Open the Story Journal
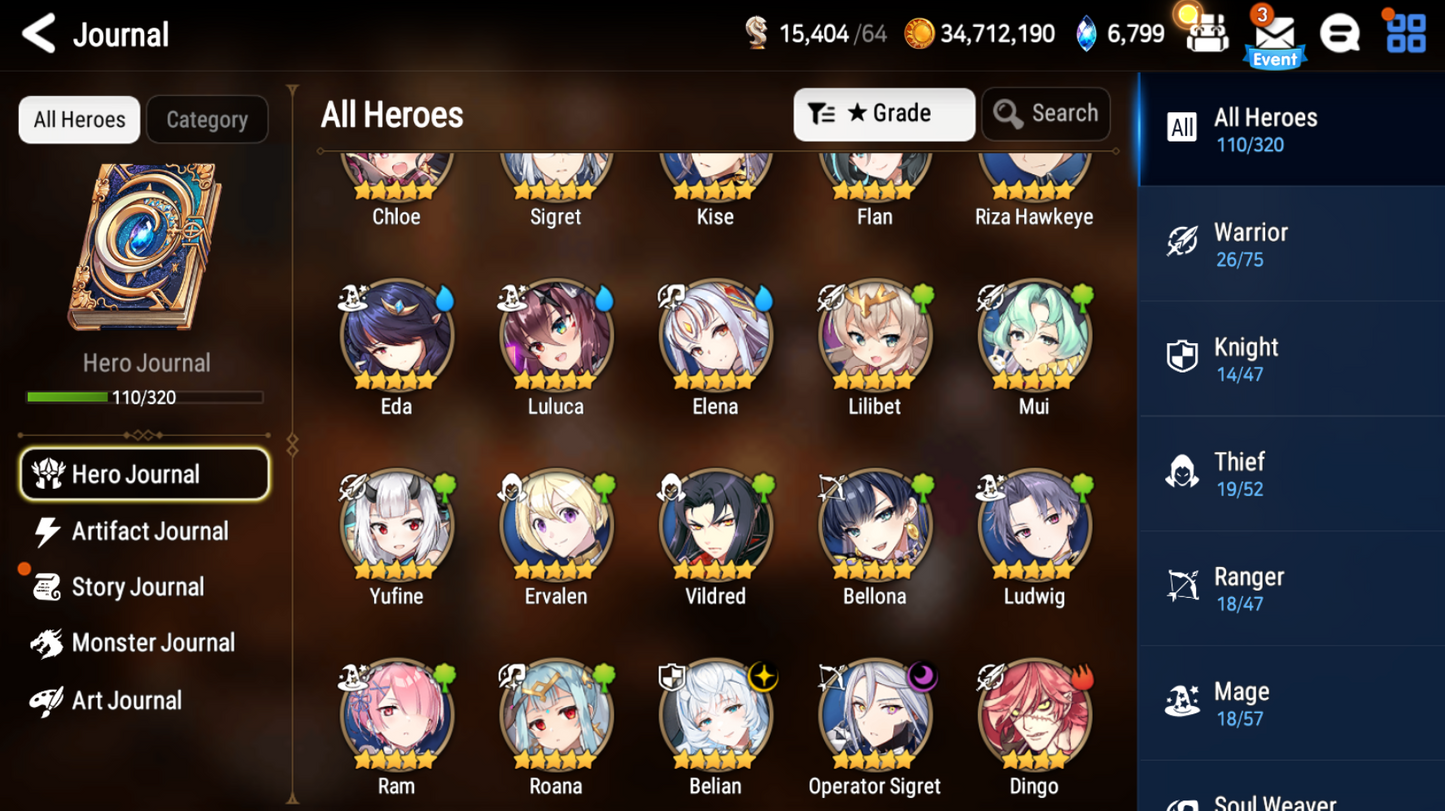1445x811 pixels. tap(137, 587)
